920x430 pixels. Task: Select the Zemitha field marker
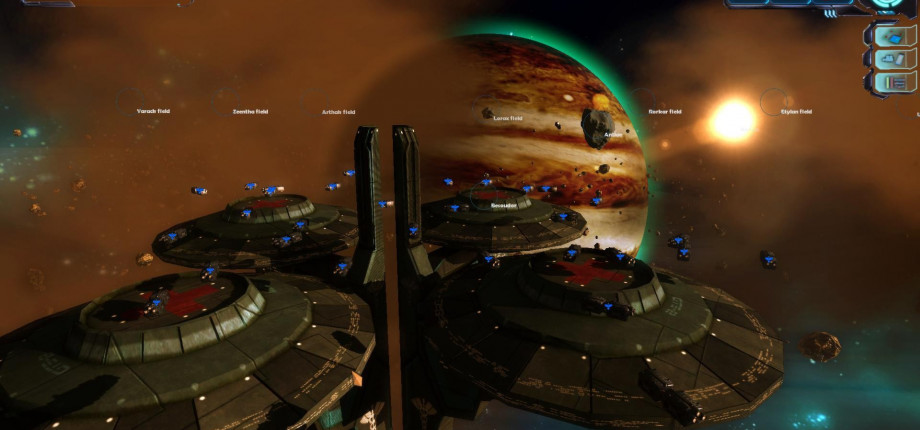250,111
